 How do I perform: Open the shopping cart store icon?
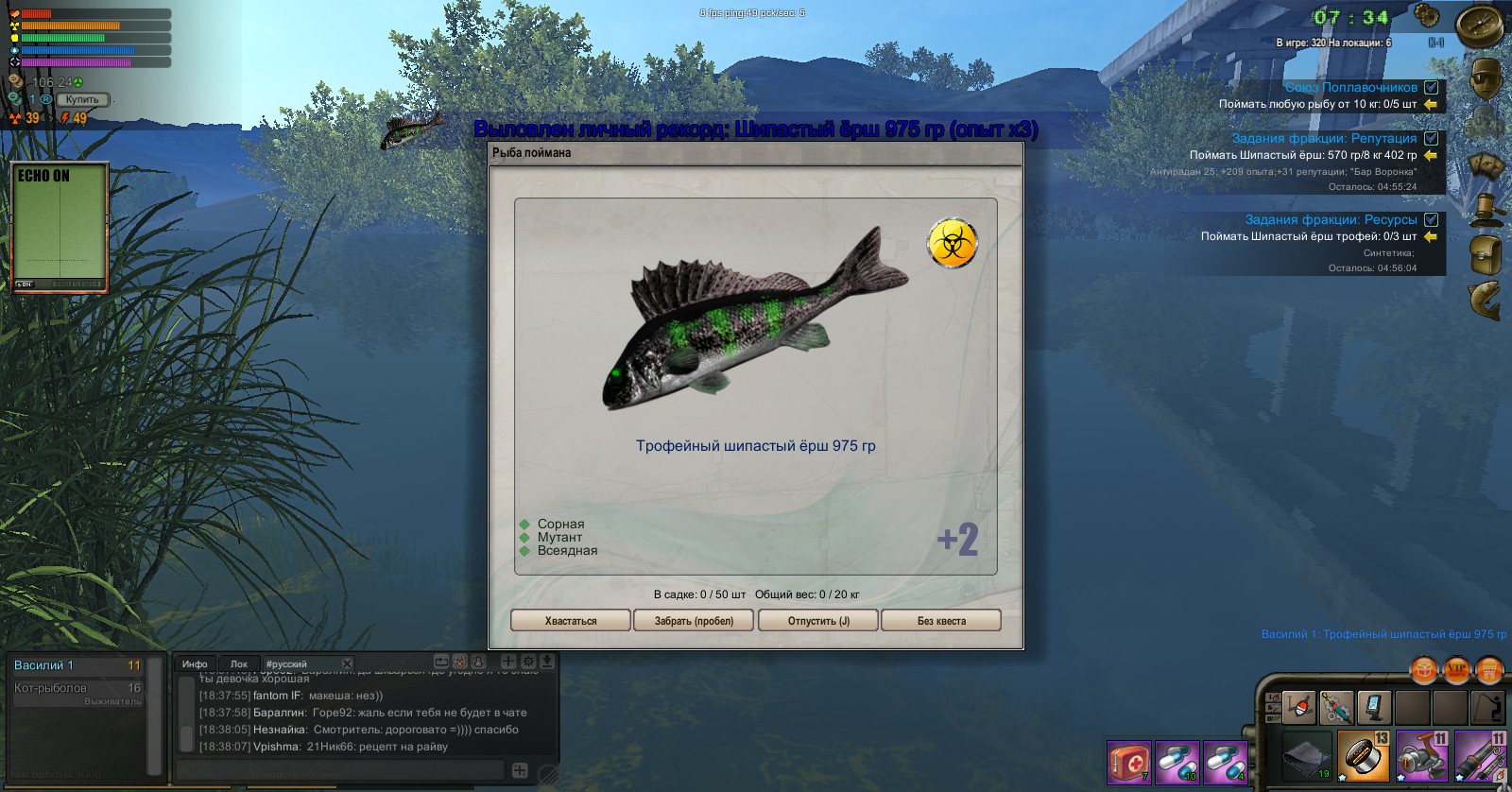(x=1488, y=670)
